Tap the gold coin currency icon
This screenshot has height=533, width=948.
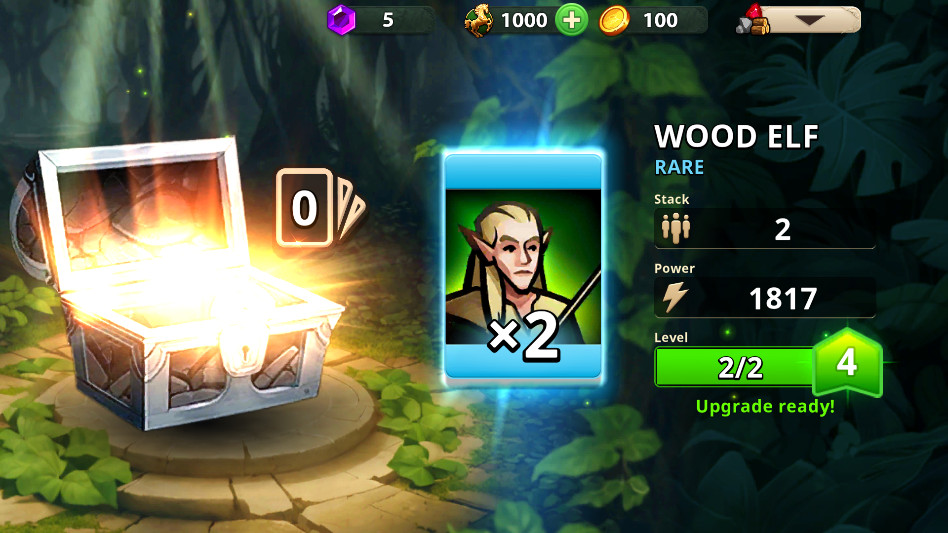click(x=614, y=20)
